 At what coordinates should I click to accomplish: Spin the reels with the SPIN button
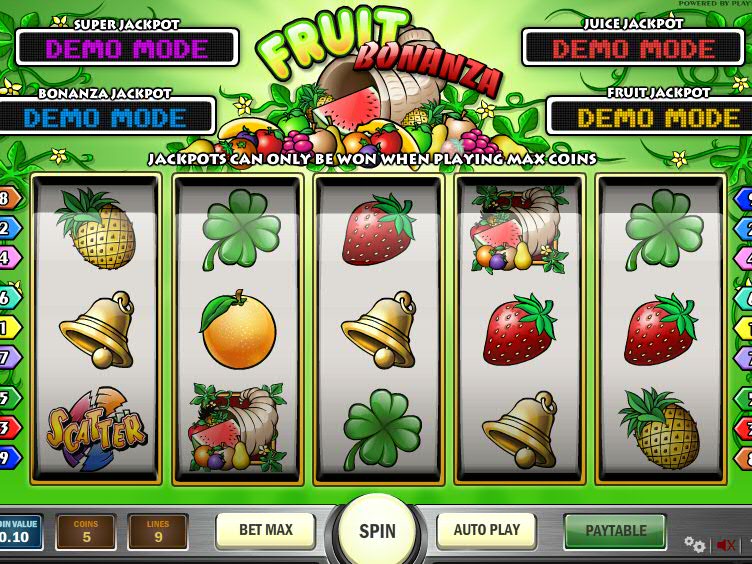coord(377,531)
